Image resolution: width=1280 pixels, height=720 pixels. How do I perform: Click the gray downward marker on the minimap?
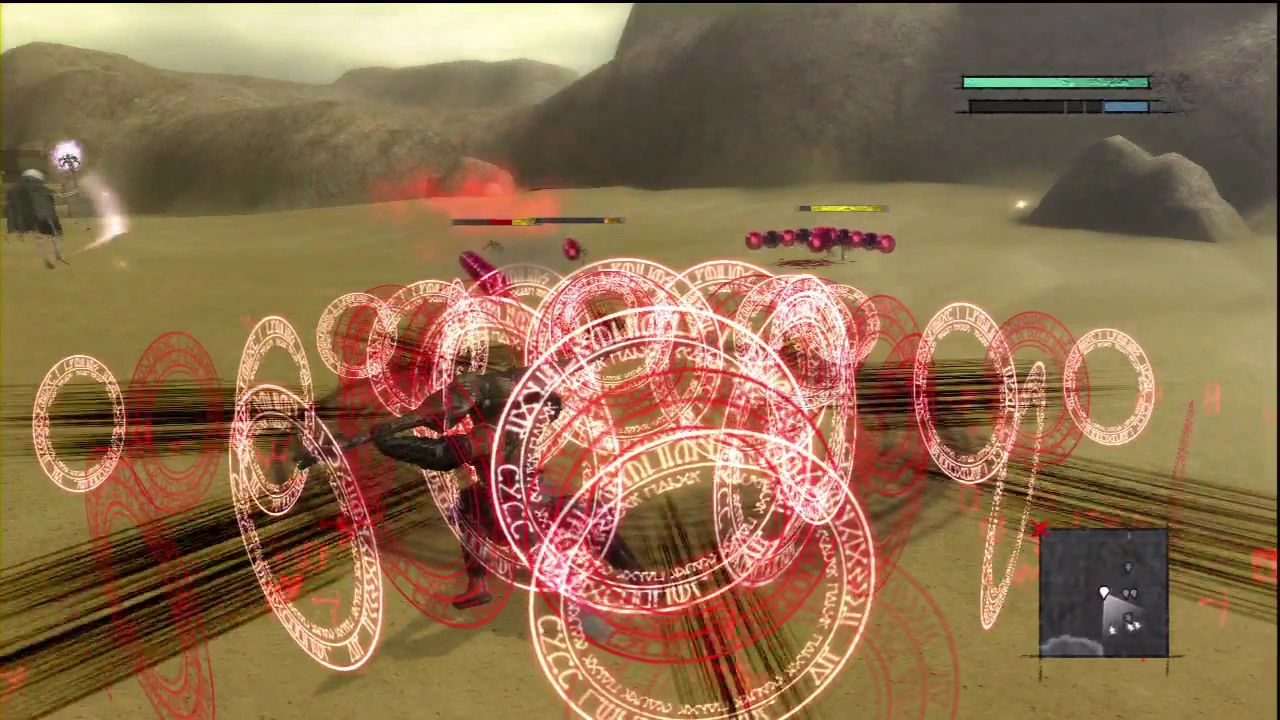pos(1128,568)
